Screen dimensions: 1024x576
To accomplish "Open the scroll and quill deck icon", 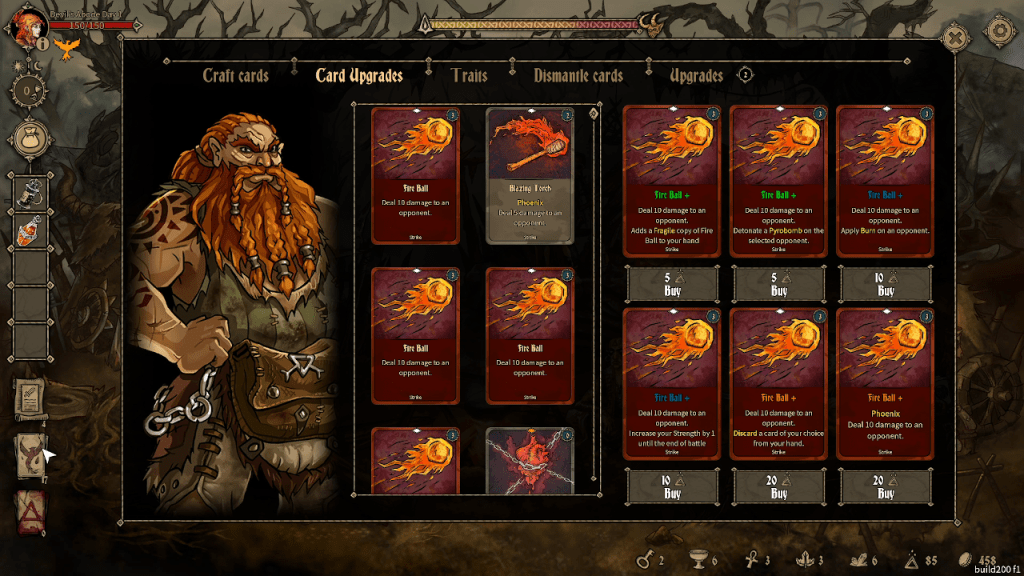I will [30, 400].
